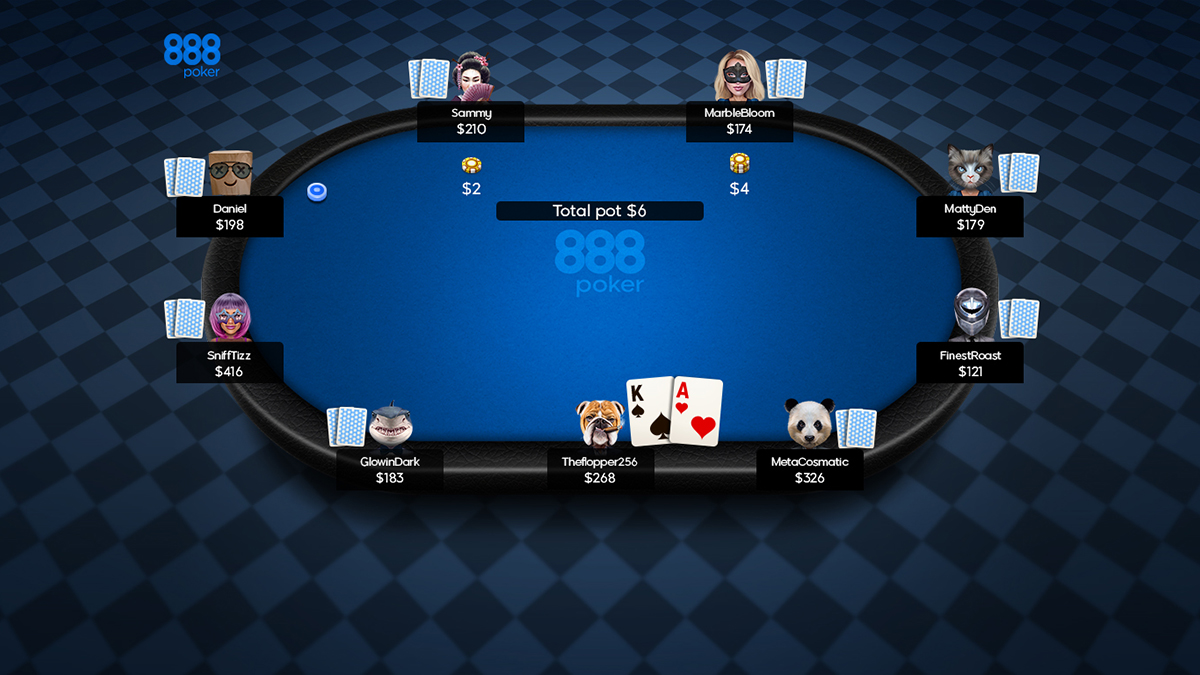Open MetaCosmatic's player panel
The width and height of the screenshot is (1200, 675).
coord(809,470)
